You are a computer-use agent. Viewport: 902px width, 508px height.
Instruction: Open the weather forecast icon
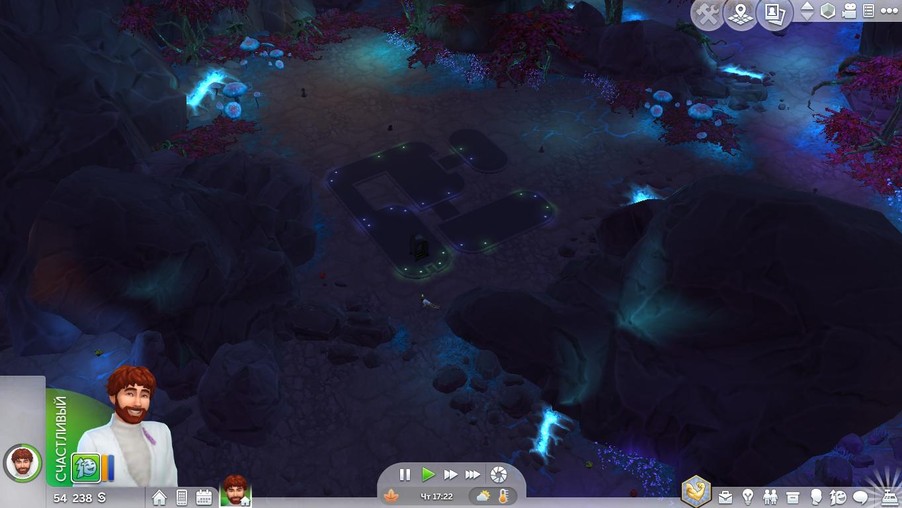click(483, 496)
